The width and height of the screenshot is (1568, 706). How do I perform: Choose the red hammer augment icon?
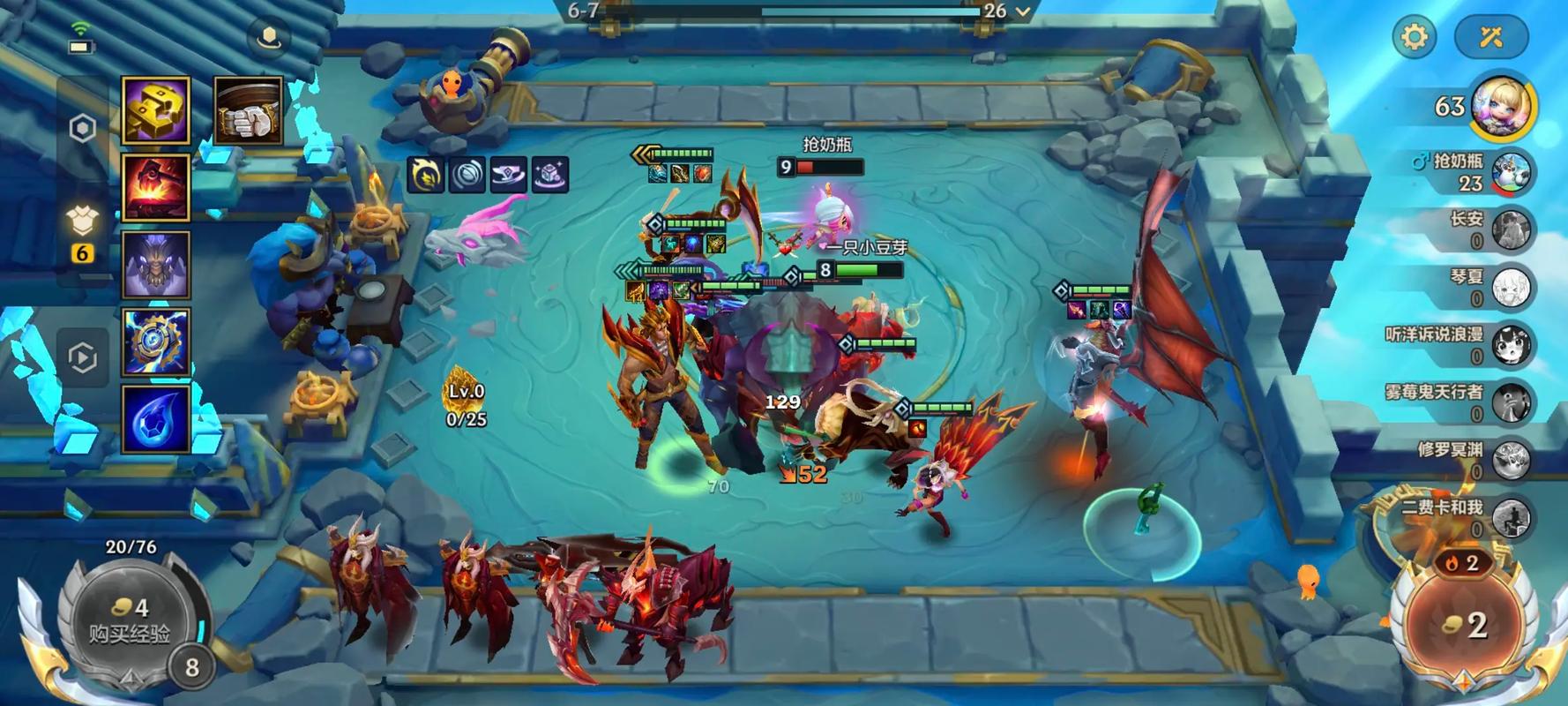[x=155, y=187]
